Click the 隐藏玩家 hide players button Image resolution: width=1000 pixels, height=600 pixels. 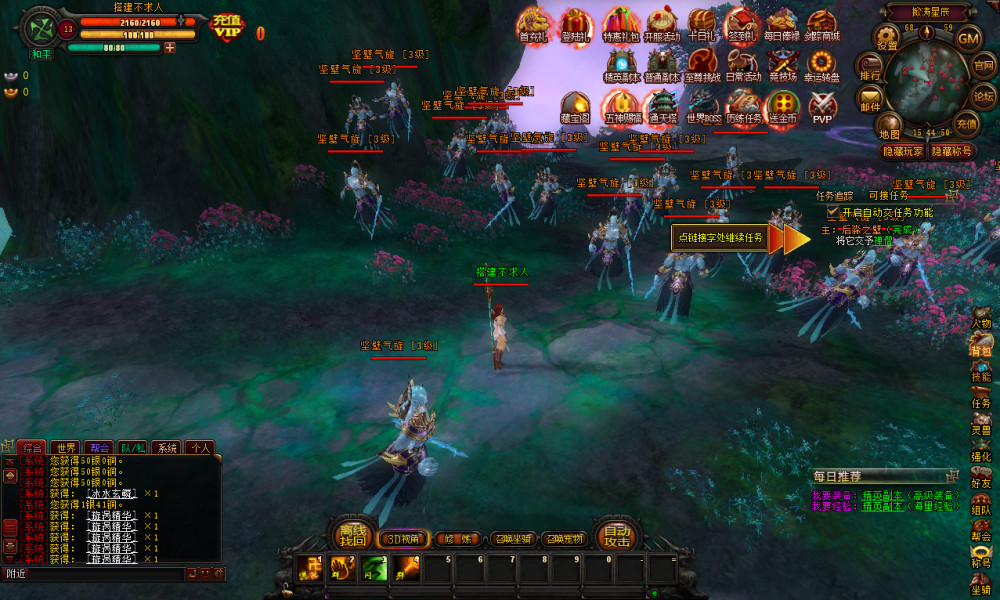[x=902, y=151]
